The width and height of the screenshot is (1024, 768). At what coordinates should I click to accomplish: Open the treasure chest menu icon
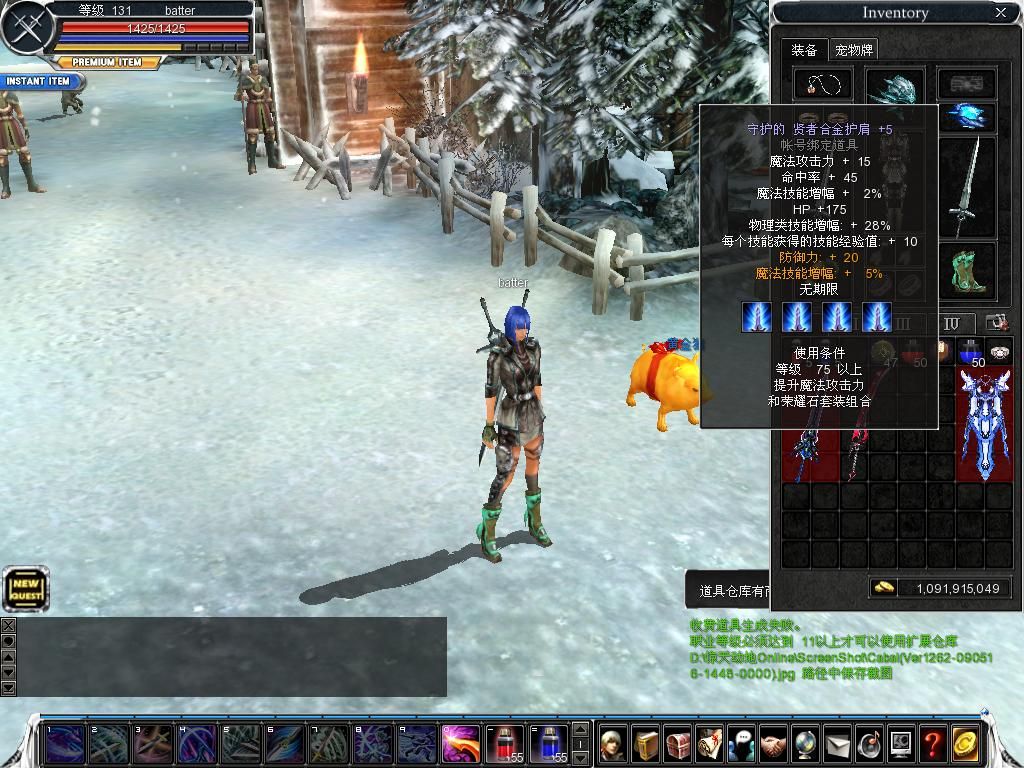pyautogui.click(x=677, y=743)
